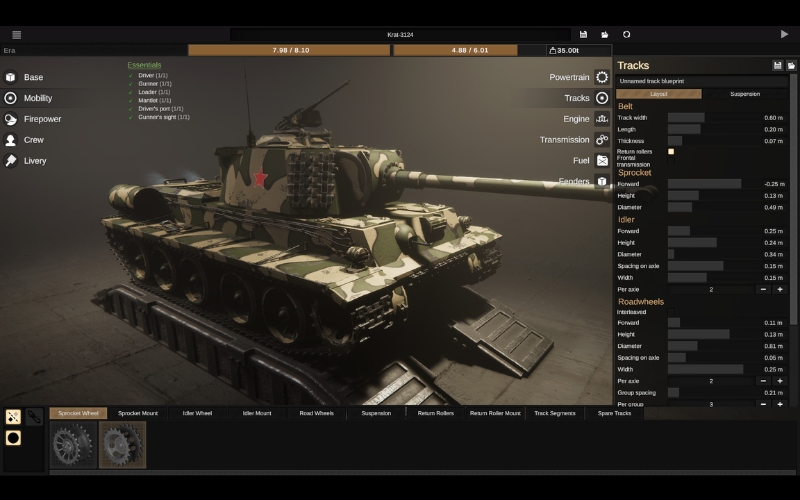Open the hamburger menu
800x500 pixels.
[16, 34]
